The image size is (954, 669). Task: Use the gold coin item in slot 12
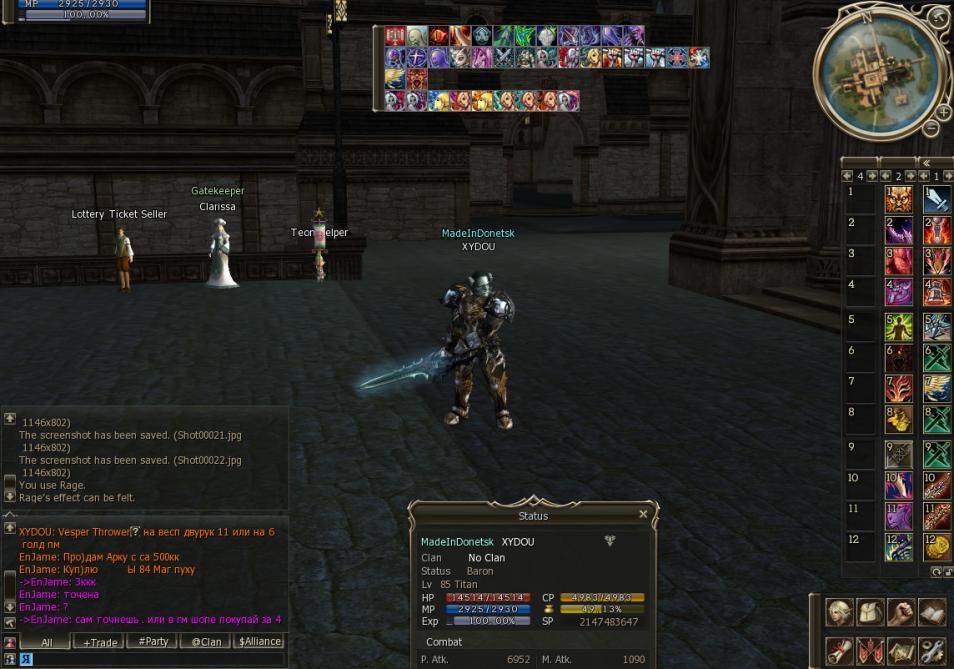[x=937, y=547]
